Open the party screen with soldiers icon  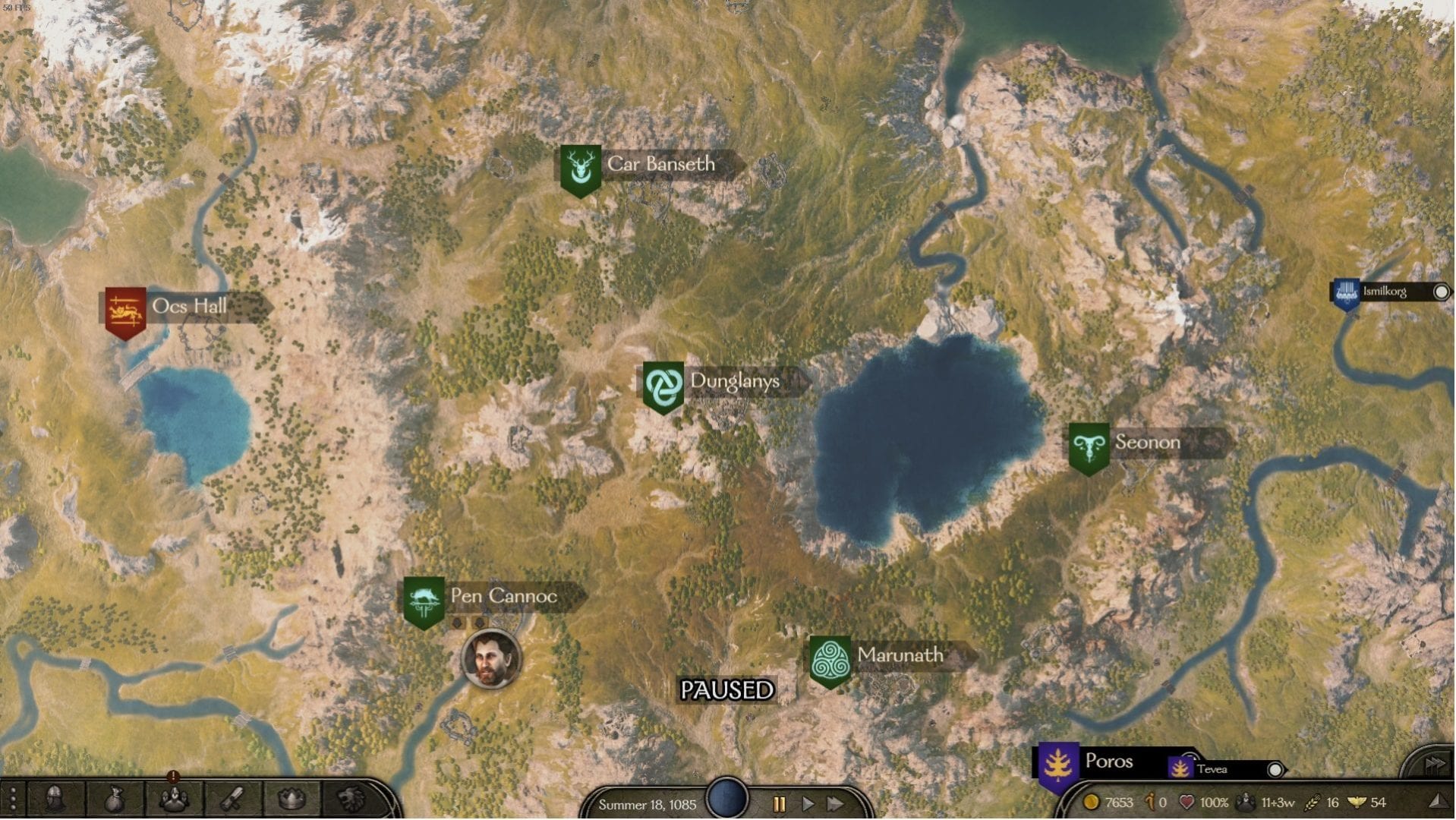pyautogui.click(x=173, y=799)
